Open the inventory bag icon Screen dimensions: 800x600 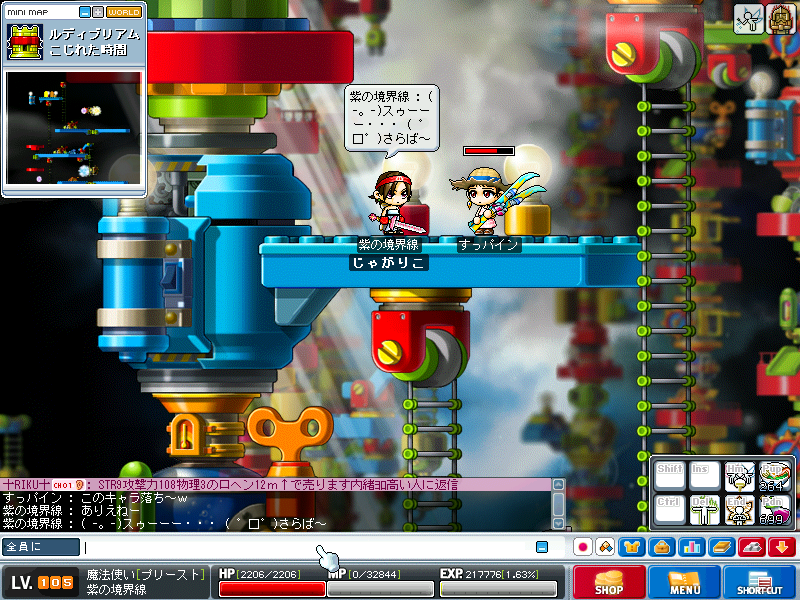(661, 547)
